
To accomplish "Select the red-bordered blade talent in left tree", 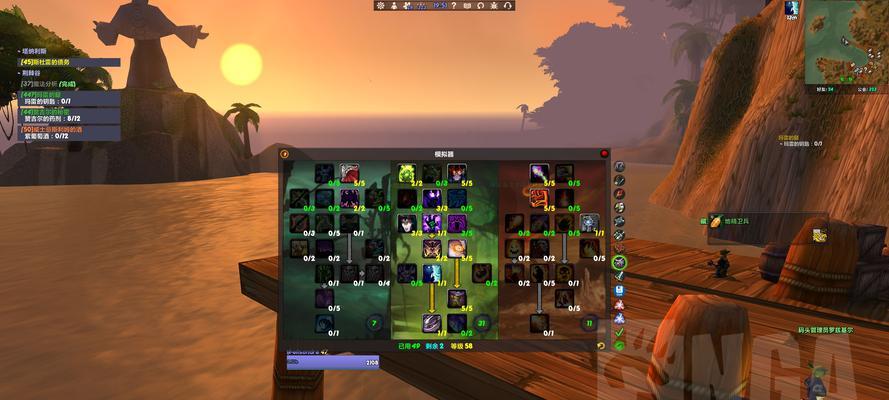I will click(349, 173).
